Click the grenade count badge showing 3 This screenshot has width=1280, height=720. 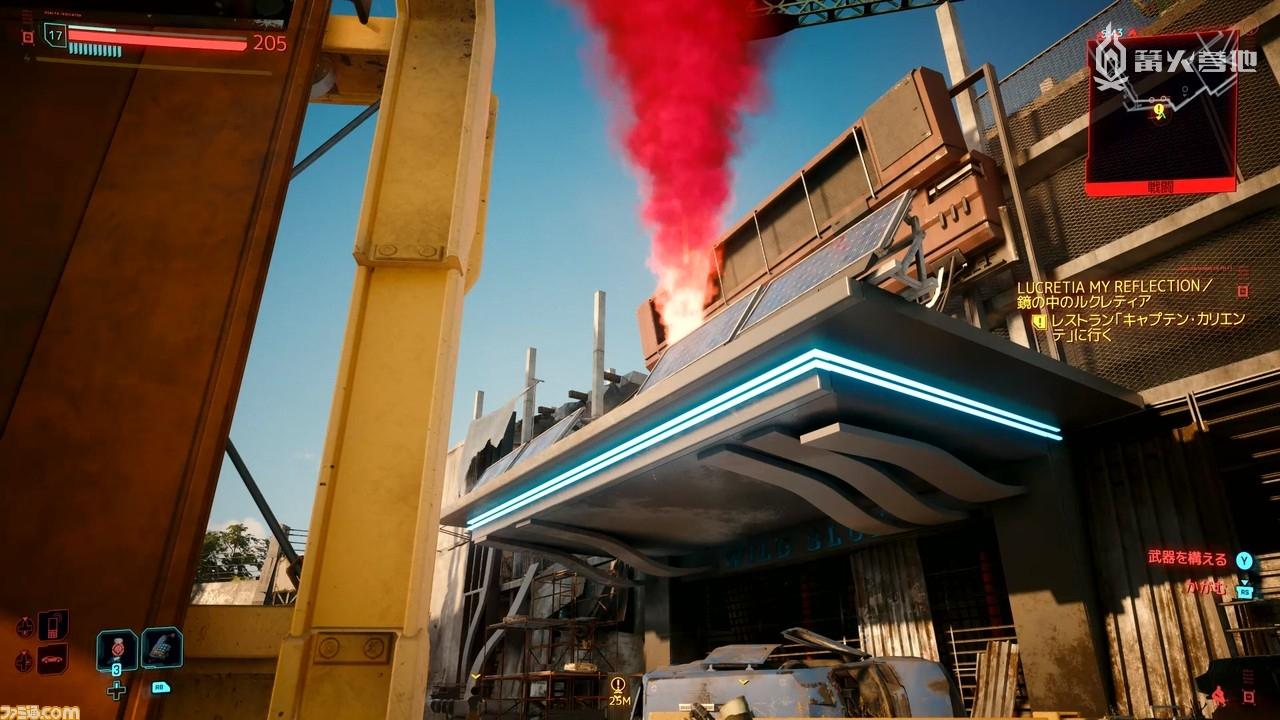(116, 668)
